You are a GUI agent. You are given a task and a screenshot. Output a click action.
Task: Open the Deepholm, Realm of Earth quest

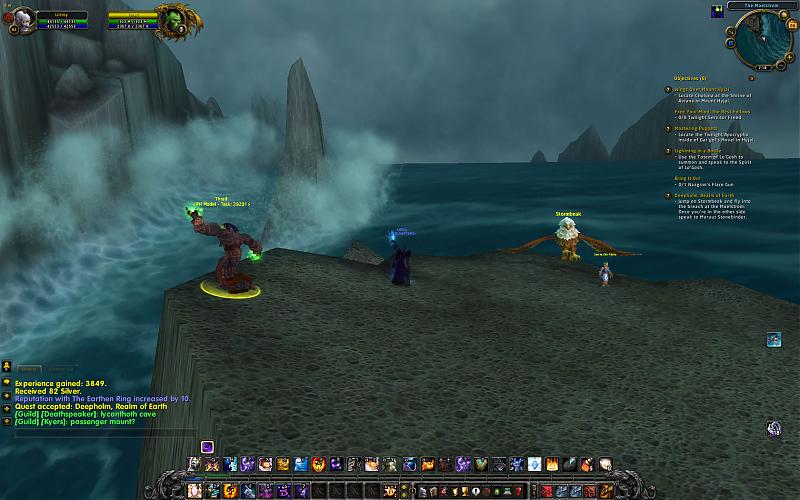click(x=710, y=195)
